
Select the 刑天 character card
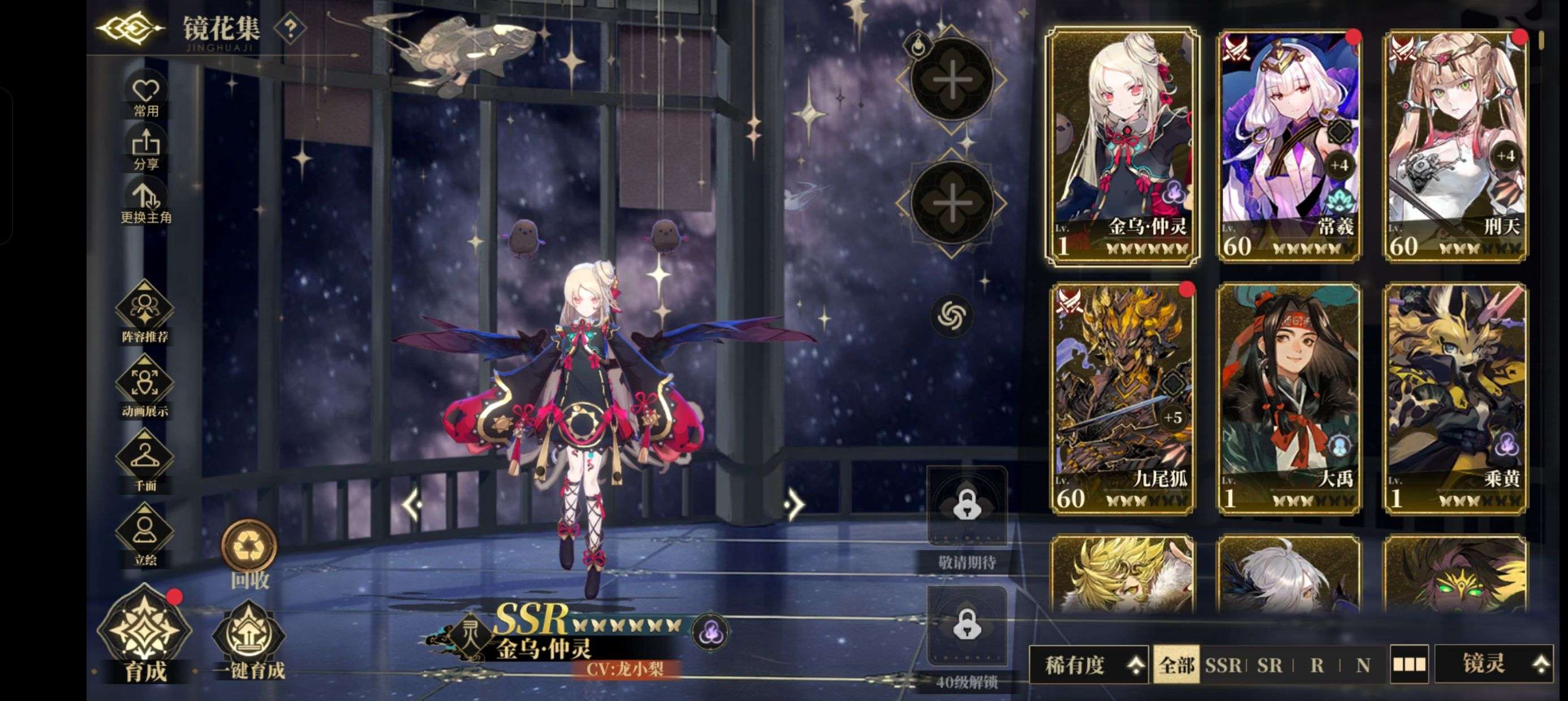tap(1456, 146)
